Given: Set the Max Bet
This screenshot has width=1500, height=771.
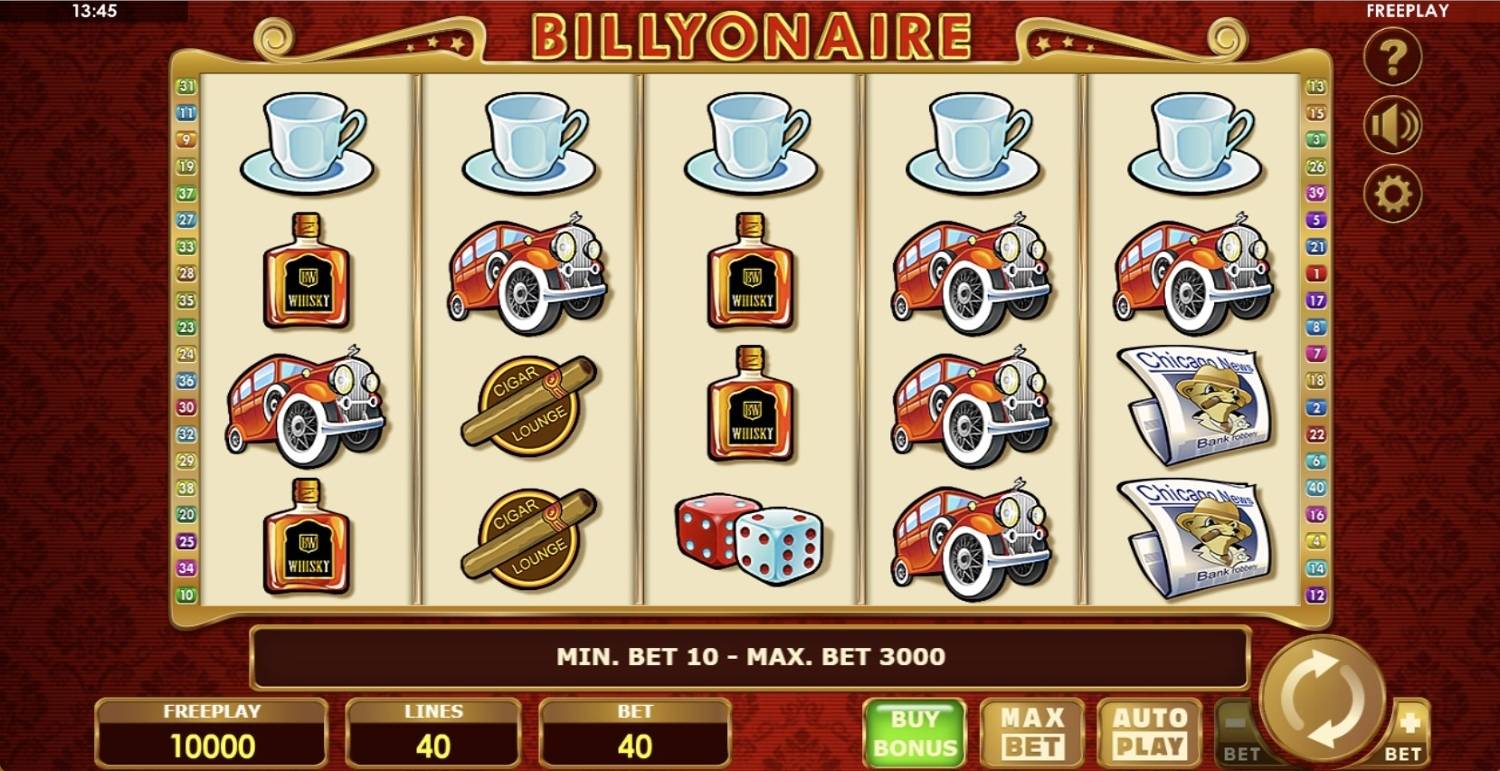Looking at the screenshot, I should coord(1033,733).
